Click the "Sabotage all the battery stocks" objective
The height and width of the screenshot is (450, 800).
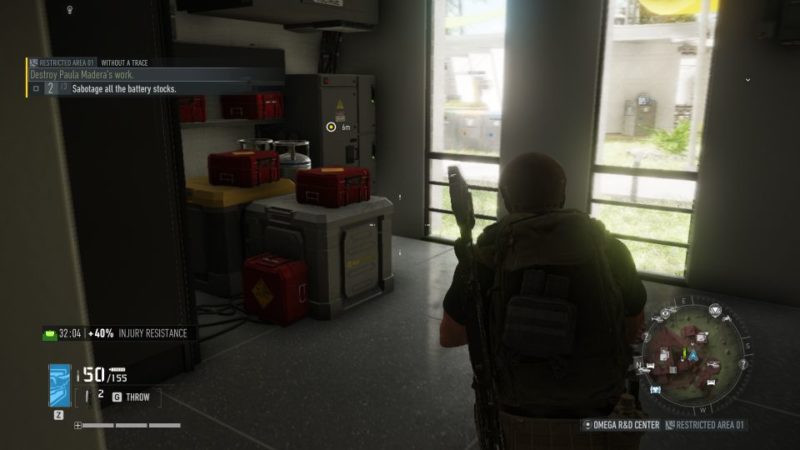tap(124, 89)
